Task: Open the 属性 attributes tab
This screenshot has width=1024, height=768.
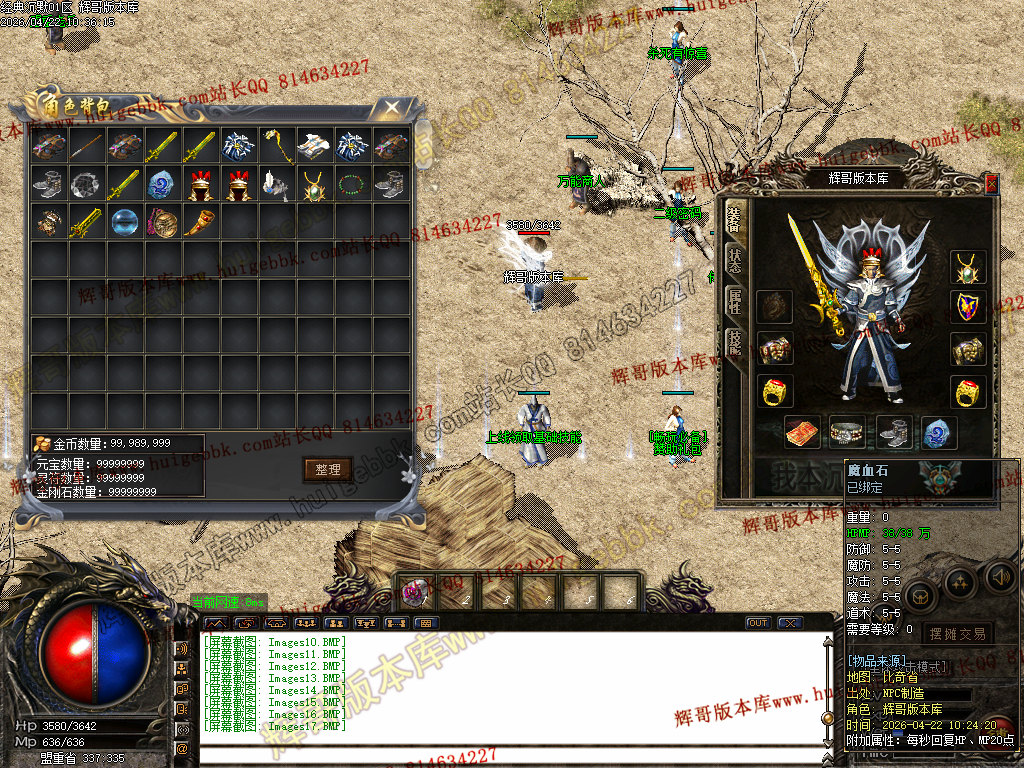Action: 735,300
